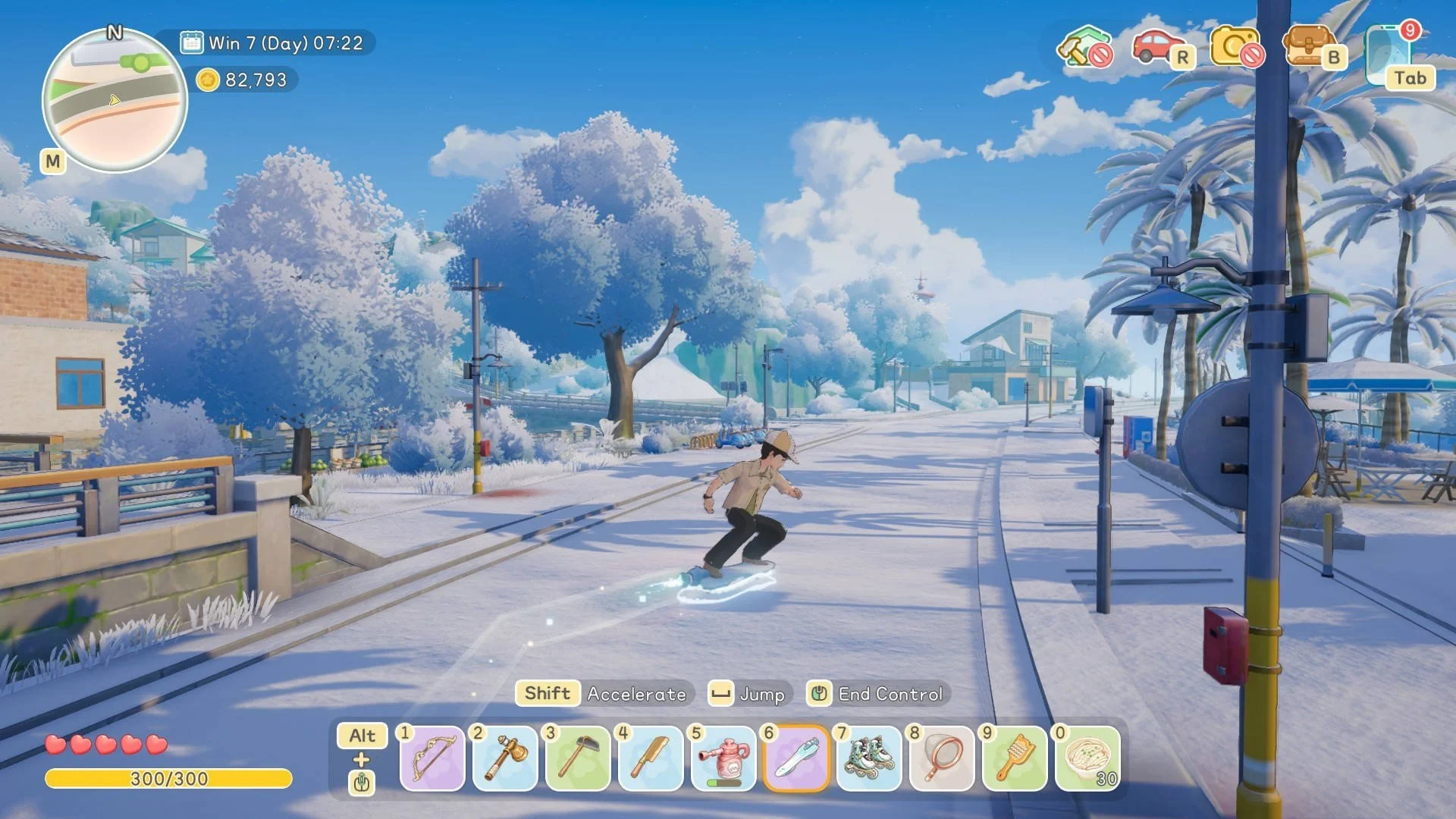The width and height of the screenshot is (1456, 819).
Task: Open the red car vehicle menu
Action: tap(1157, 47)
